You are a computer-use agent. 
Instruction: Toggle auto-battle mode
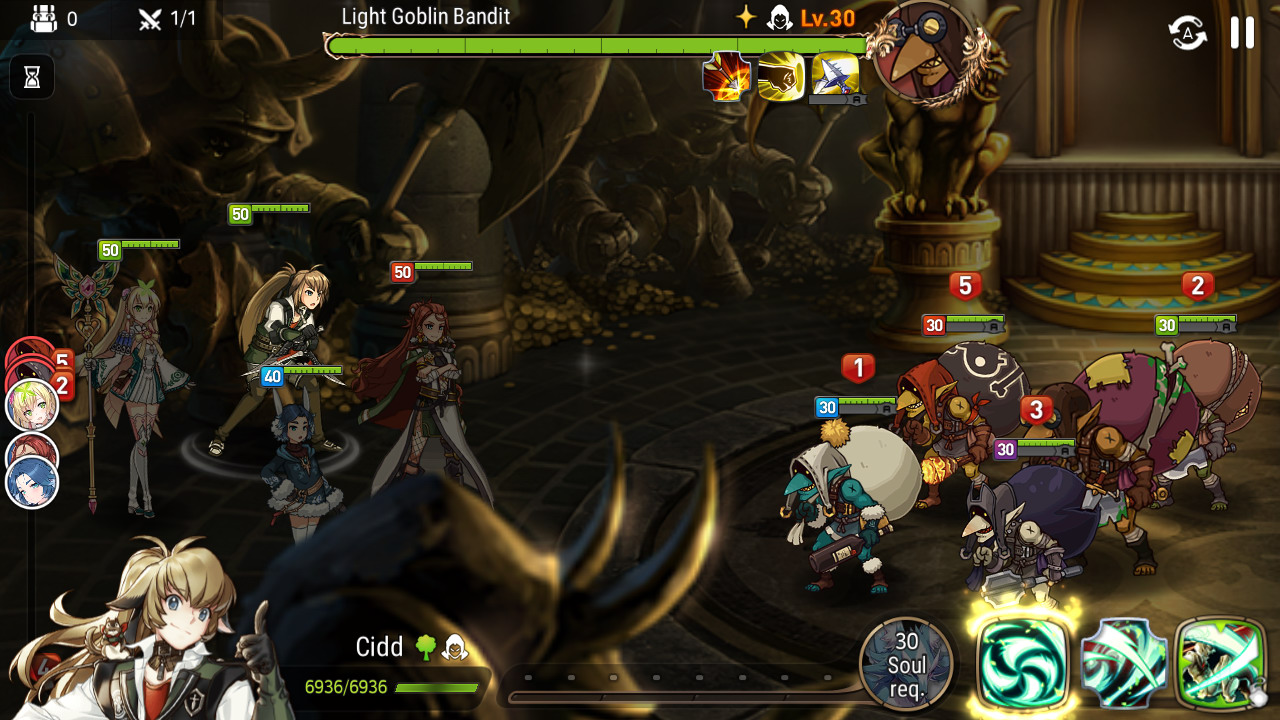coord(1188,32)
